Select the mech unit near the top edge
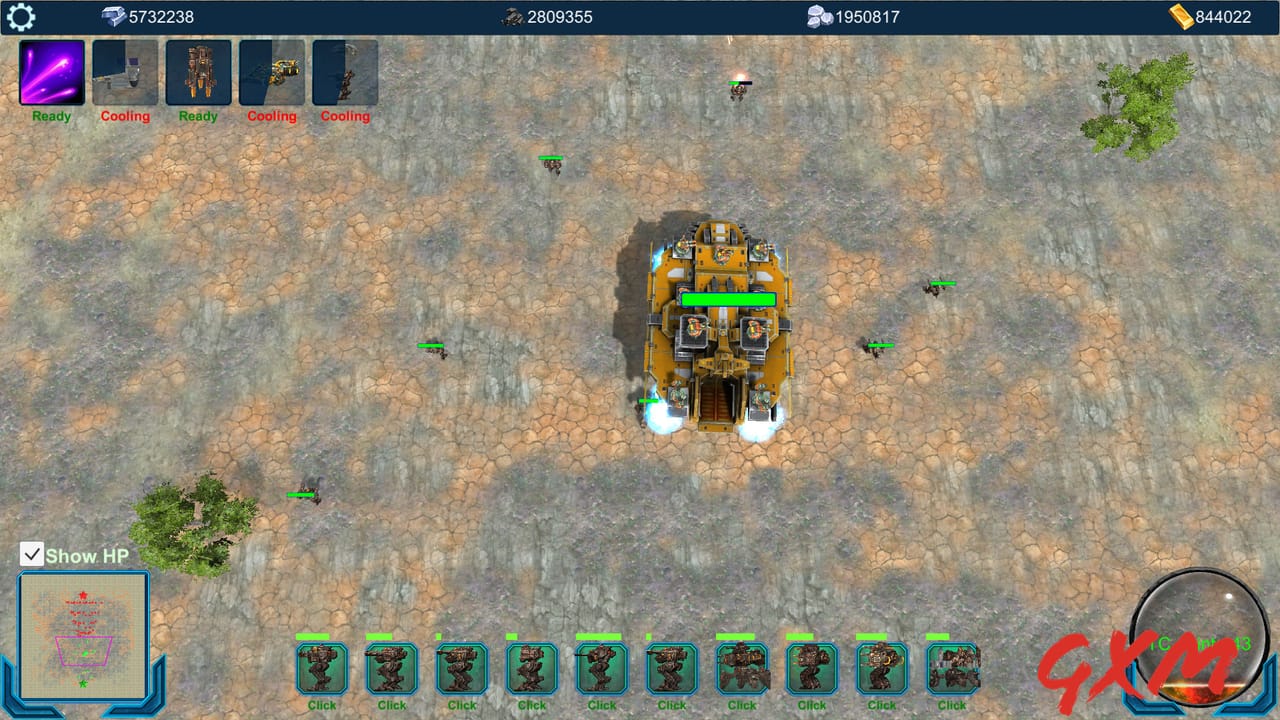1280x720 pixels. coord(739,92)
